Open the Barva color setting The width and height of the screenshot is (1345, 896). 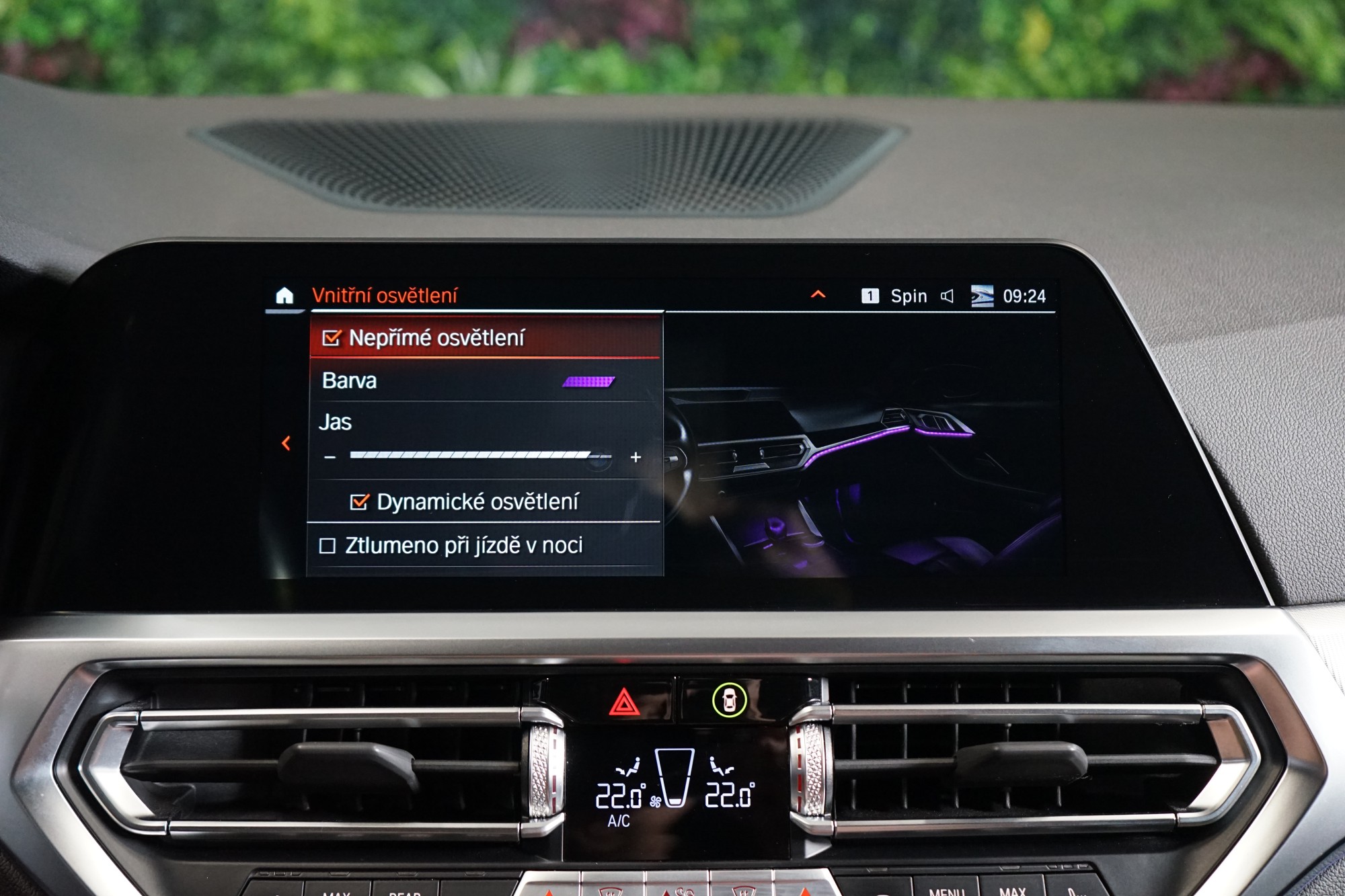(484, 381)
